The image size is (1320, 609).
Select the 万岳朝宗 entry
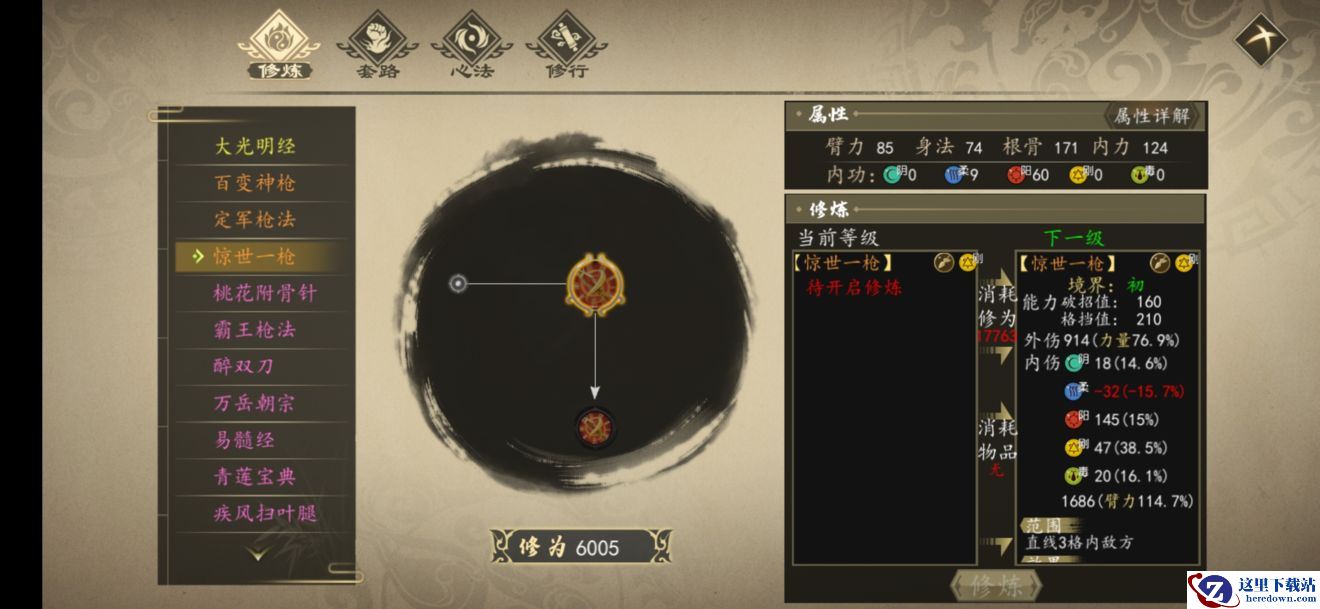(256, 403)
